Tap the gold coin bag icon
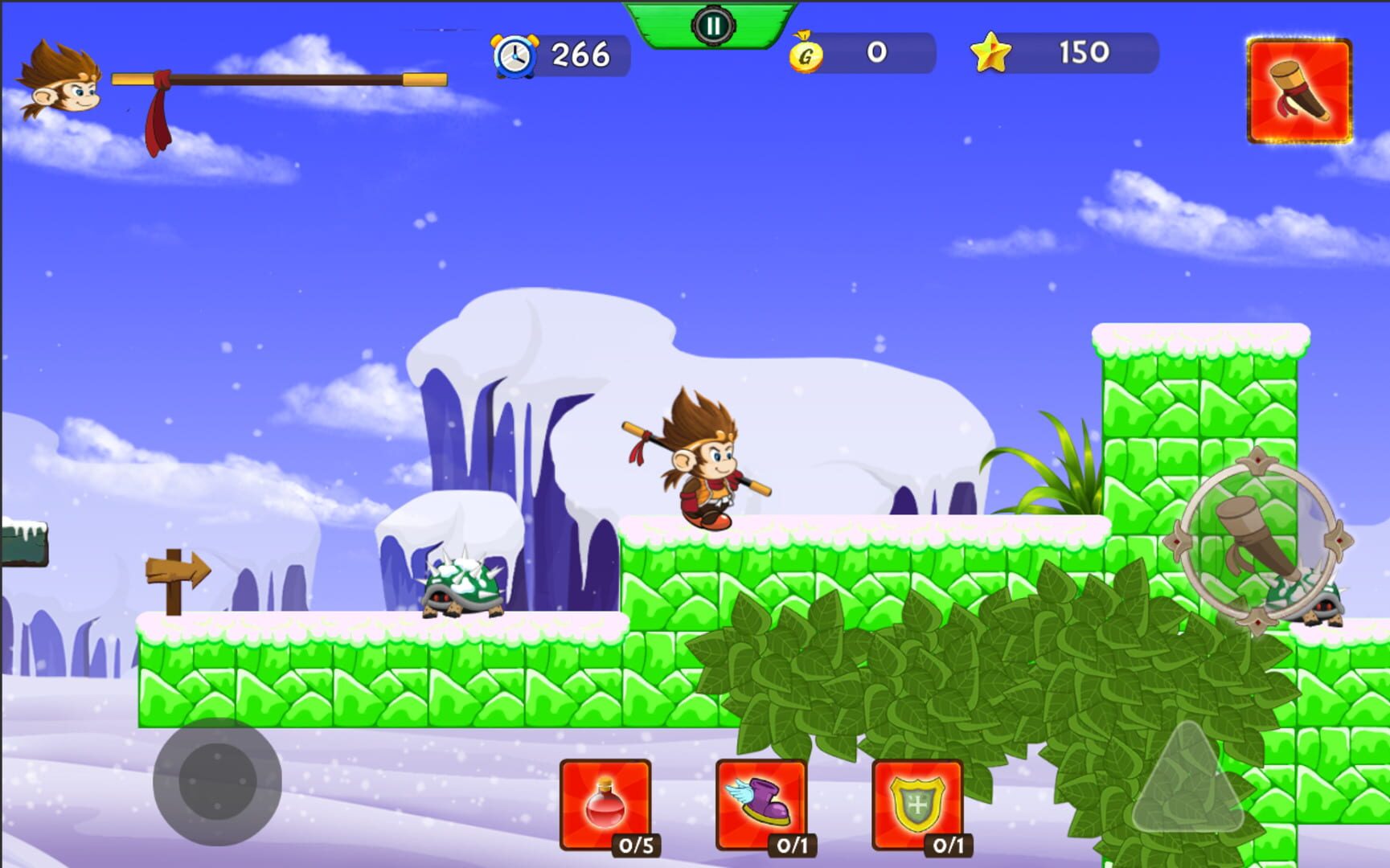The height and width of the screenshot is (868, 1390). point(806,54)
